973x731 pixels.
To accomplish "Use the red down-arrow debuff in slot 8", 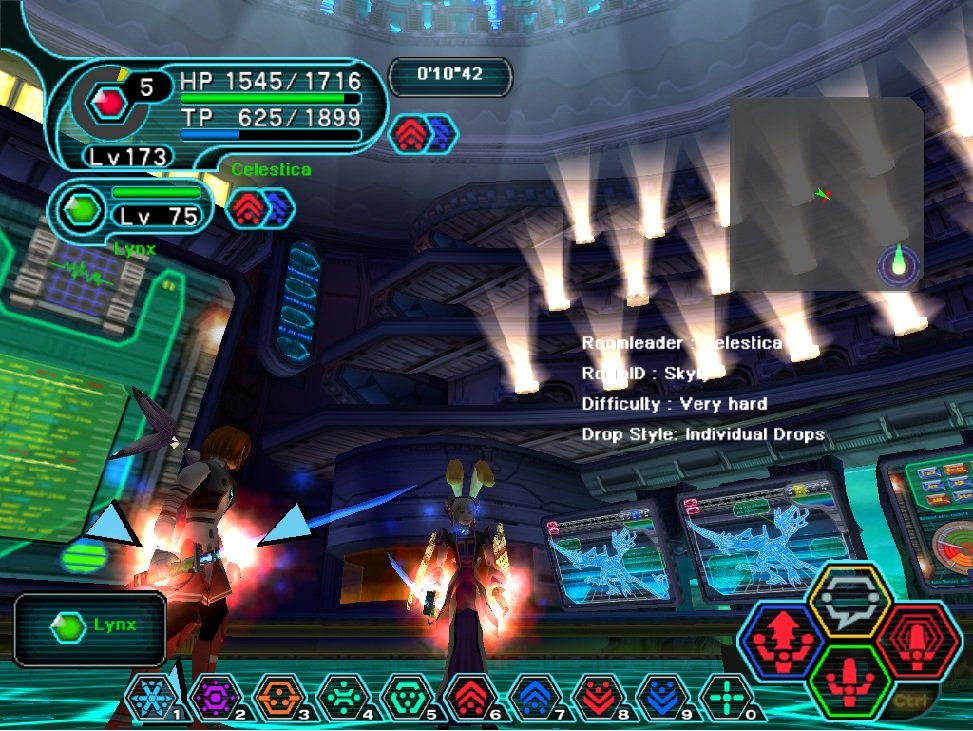I will coord(600,697).
